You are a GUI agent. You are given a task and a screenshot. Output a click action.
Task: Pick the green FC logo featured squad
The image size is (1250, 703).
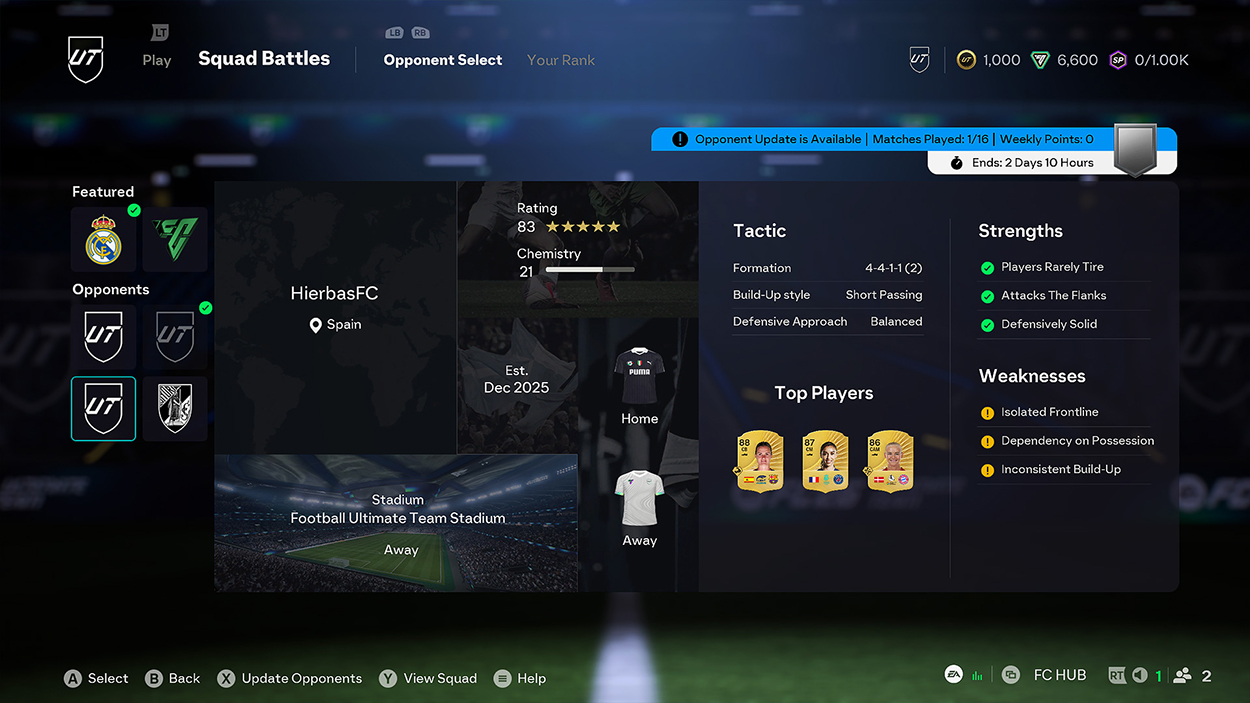pyautogui.click(x=175, y=240)
